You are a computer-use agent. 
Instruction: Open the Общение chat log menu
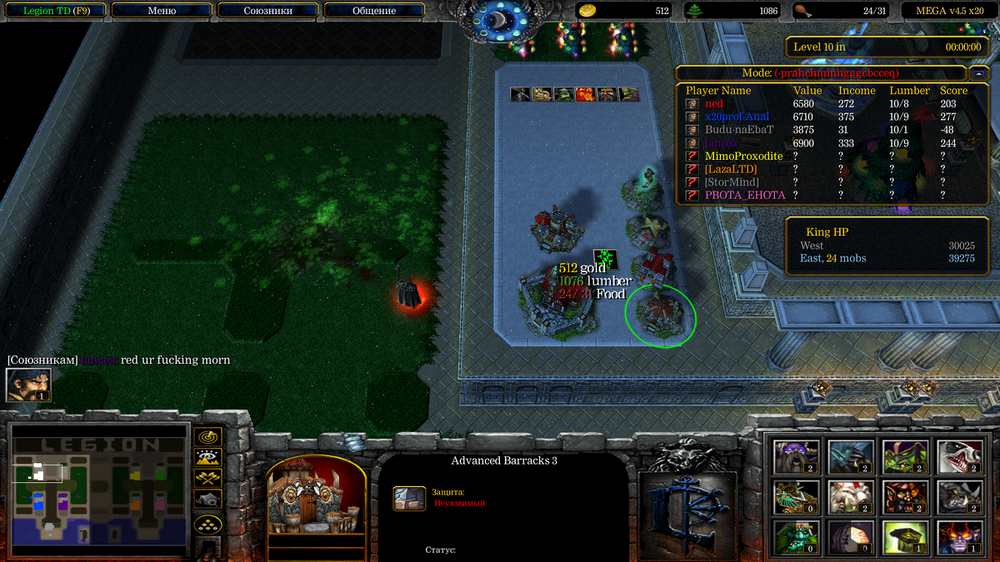(x=374, y=11)
